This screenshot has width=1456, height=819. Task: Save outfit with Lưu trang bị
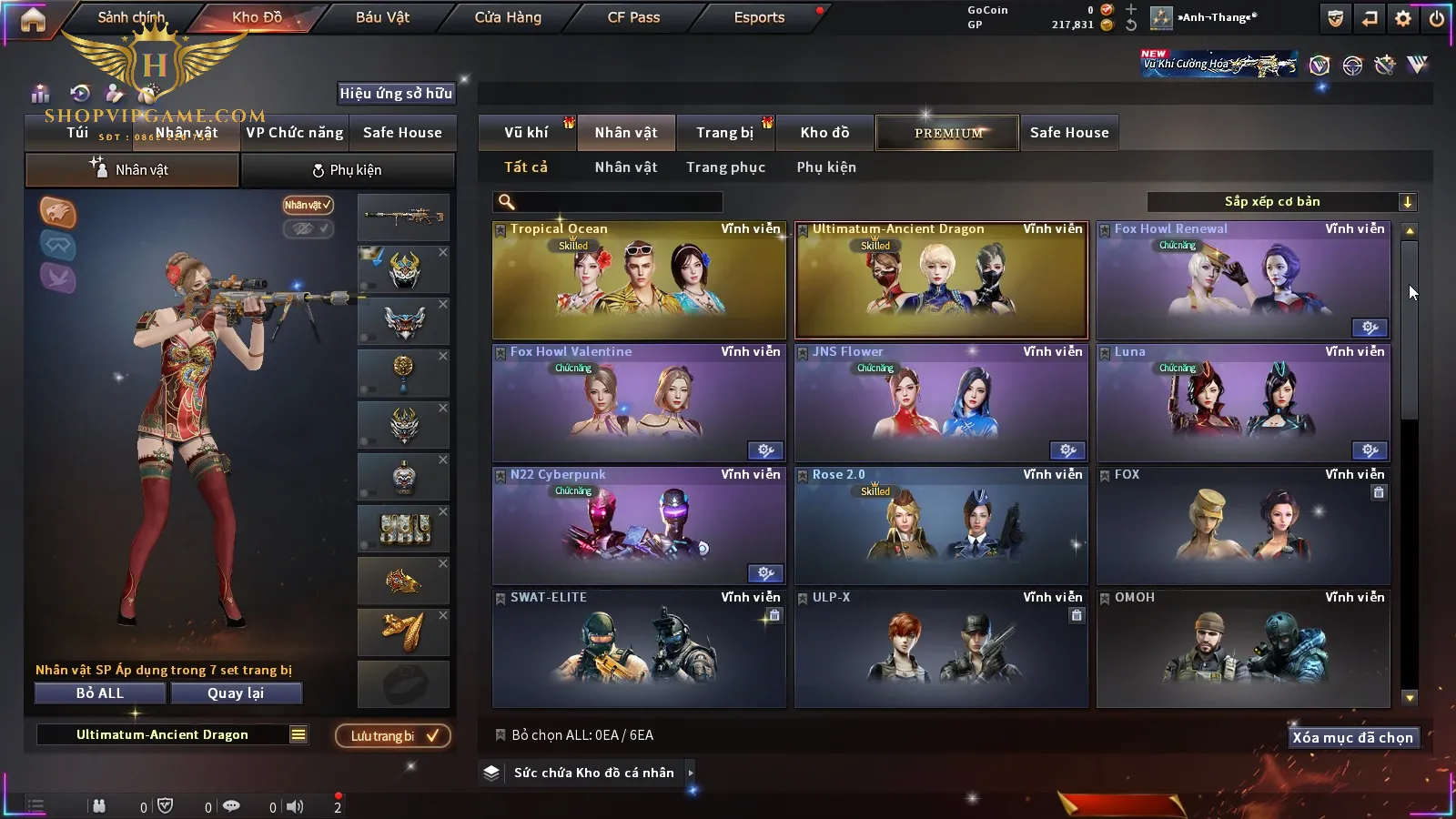[x=393, y=736]
